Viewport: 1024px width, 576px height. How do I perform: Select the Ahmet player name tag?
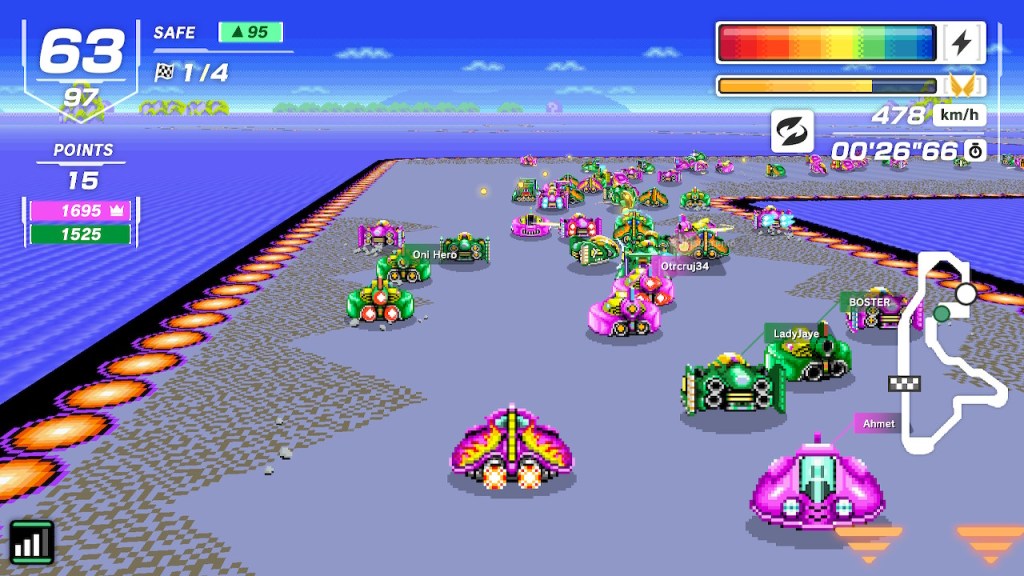[878, 423]
